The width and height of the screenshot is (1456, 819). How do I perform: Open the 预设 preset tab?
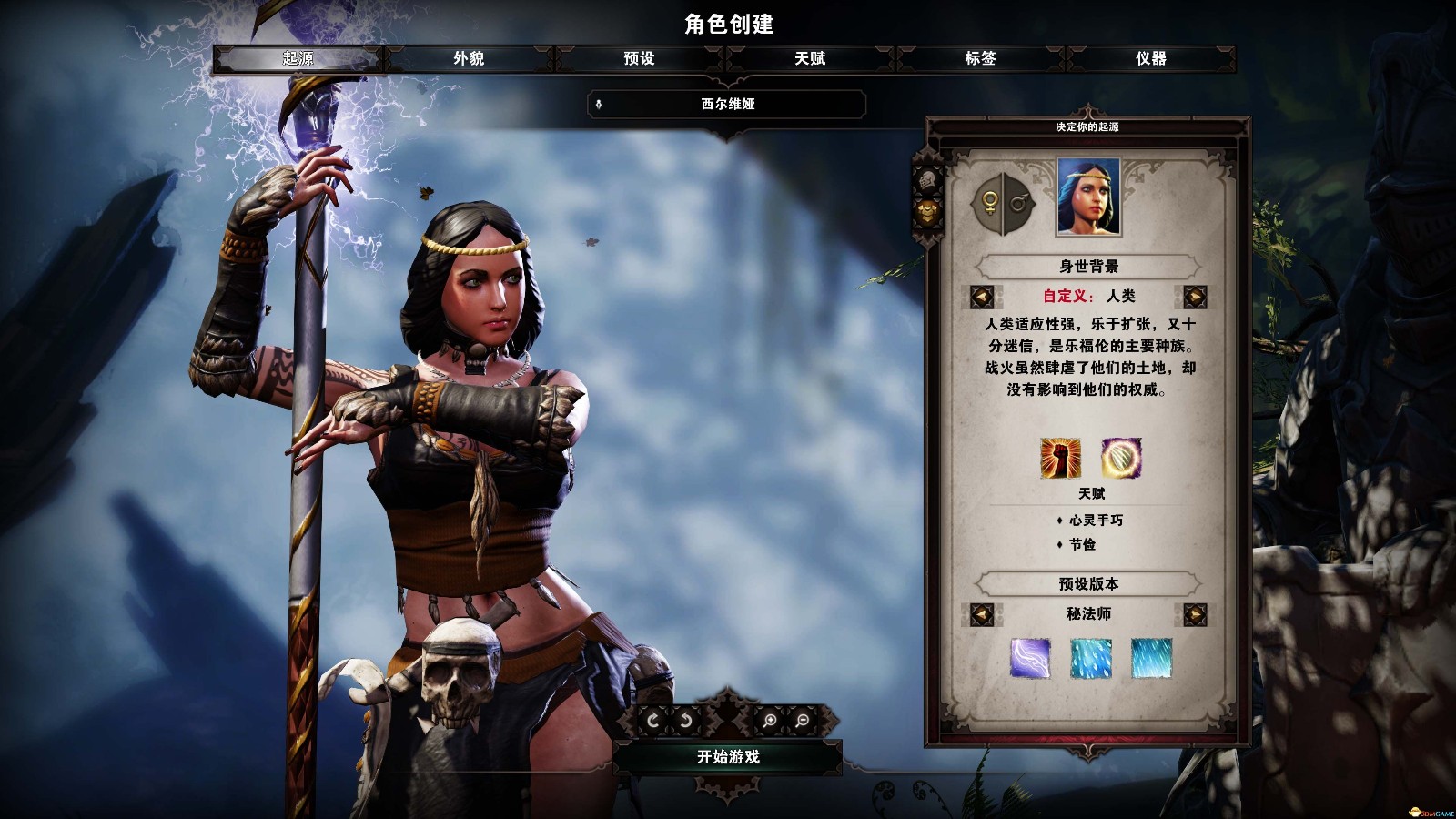point(639,58)
